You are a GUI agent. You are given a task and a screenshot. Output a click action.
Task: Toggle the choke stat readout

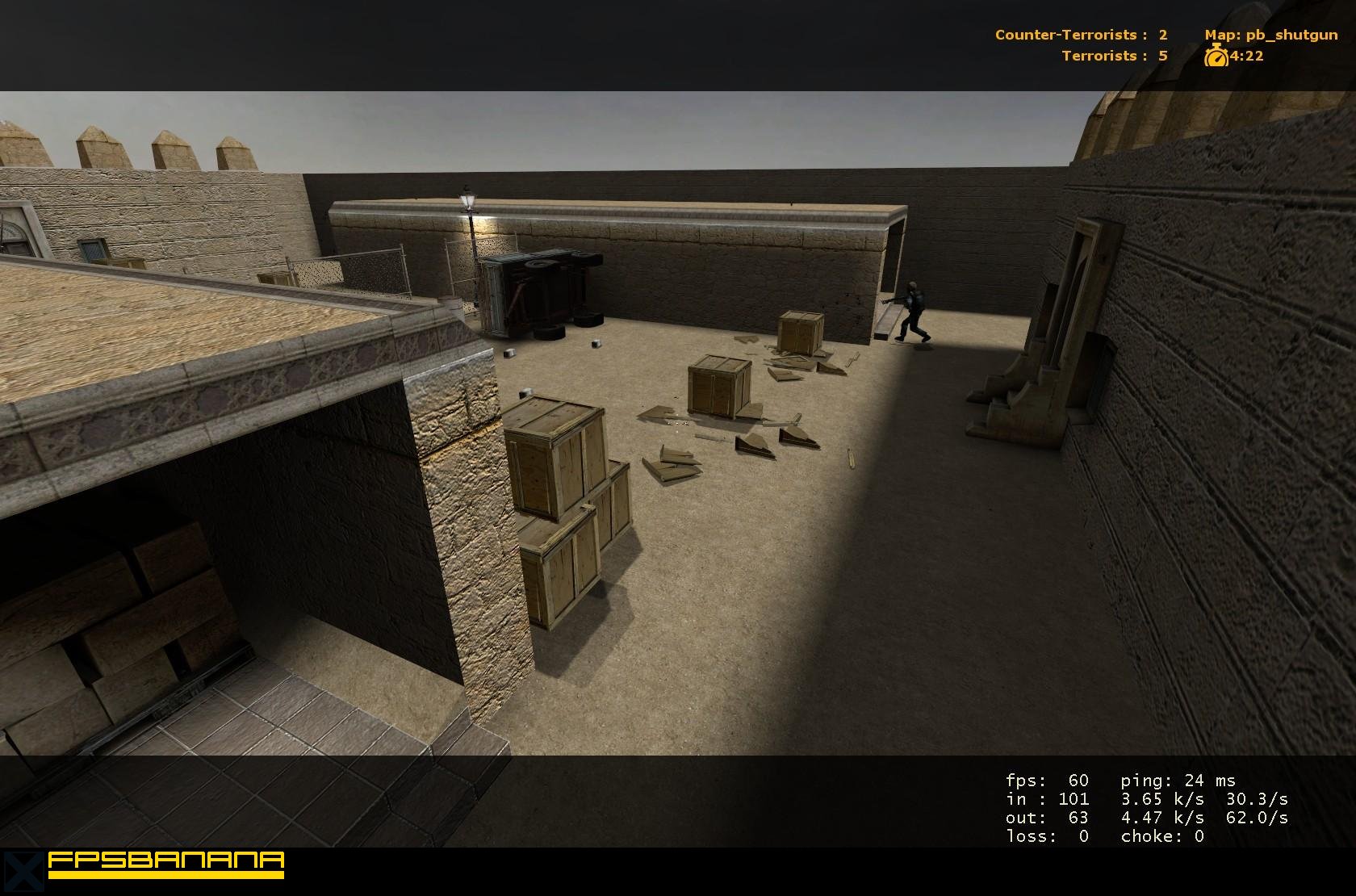tap(1162, 835)
